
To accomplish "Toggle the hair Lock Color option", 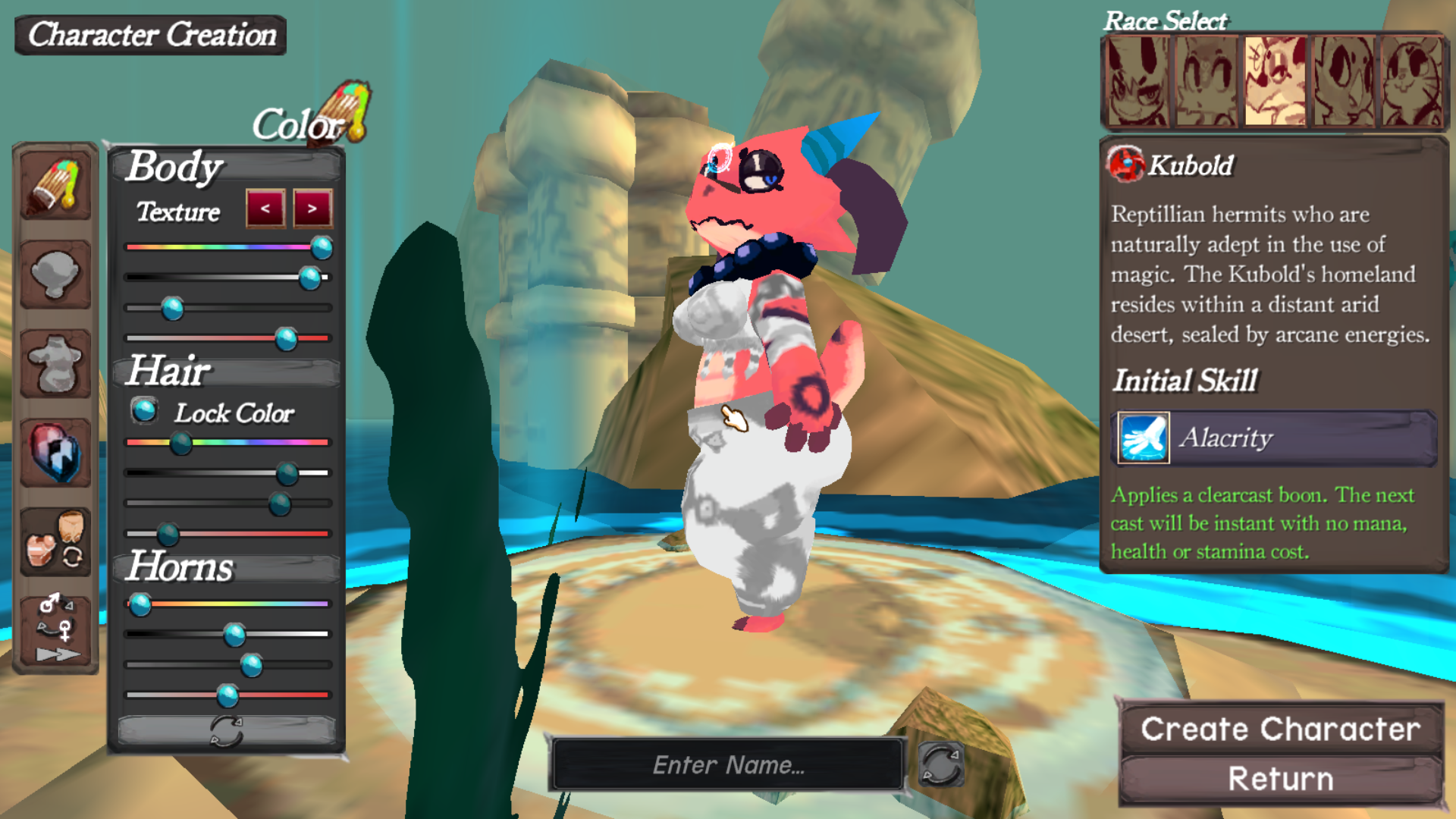I will tap(144, 411).
